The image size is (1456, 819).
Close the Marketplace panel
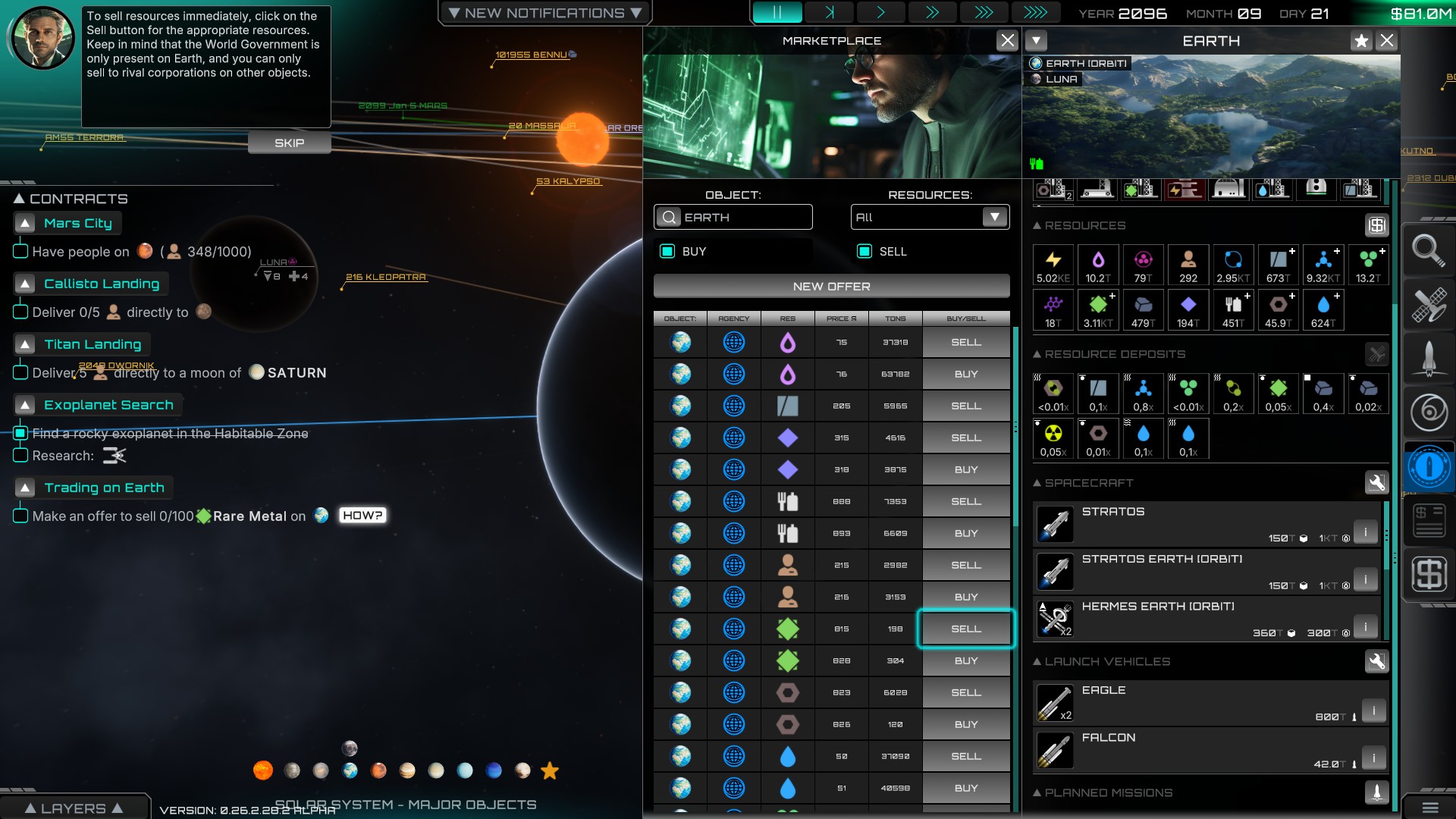tap(1007, 41)
